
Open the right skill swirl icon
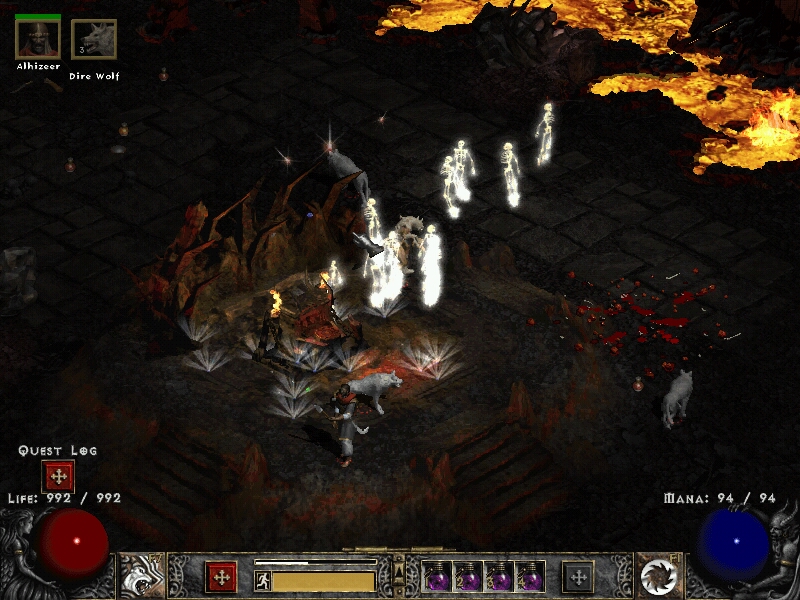coord(658,576)
